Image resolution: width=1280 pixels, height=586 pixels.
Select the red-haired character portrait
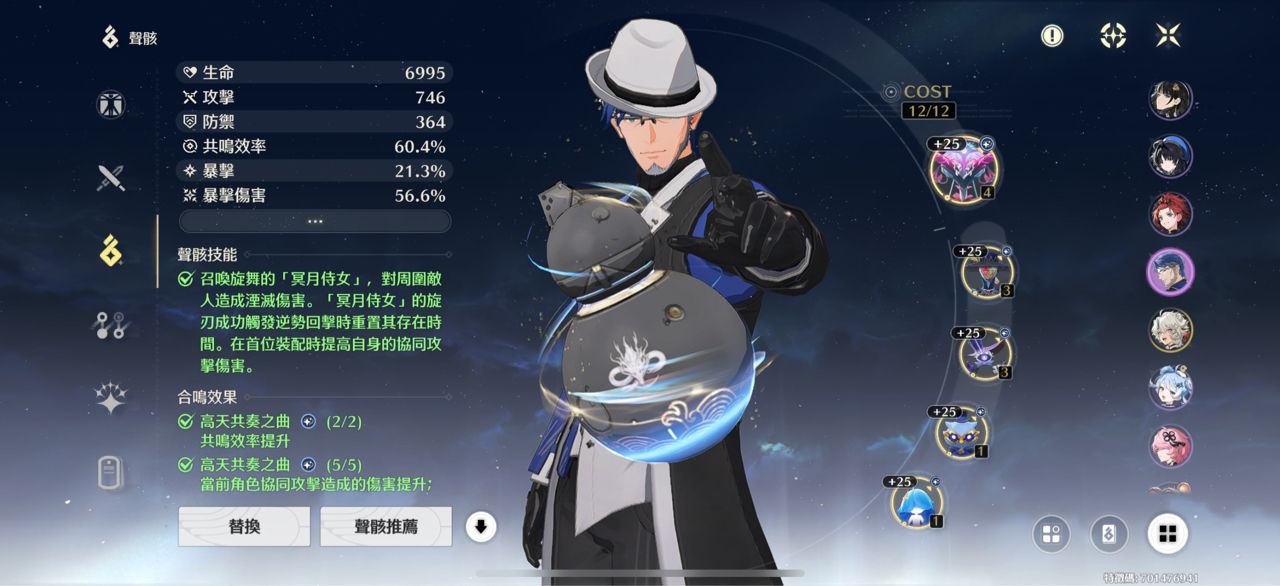point(1170,214)
